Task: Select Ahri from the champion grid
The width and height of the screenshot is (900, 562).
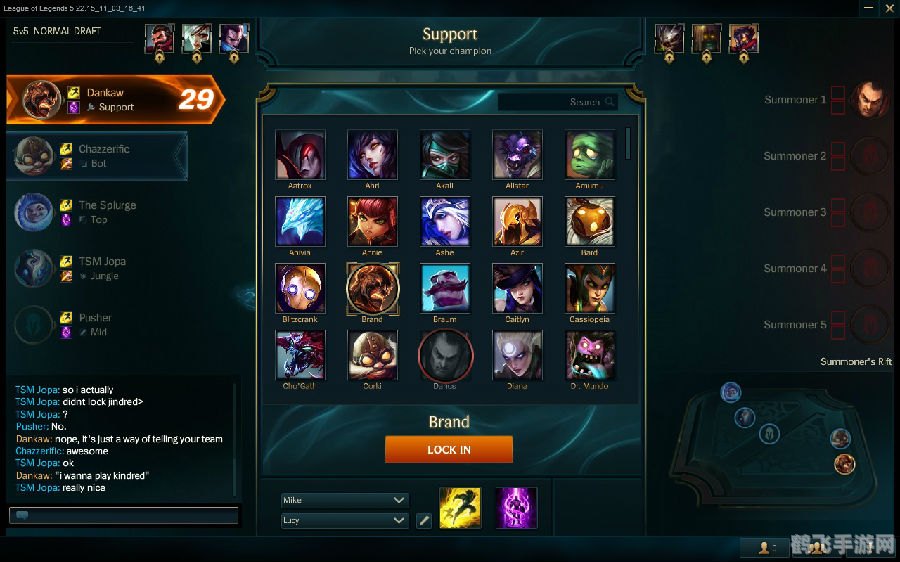Action: tap(372, 155)
